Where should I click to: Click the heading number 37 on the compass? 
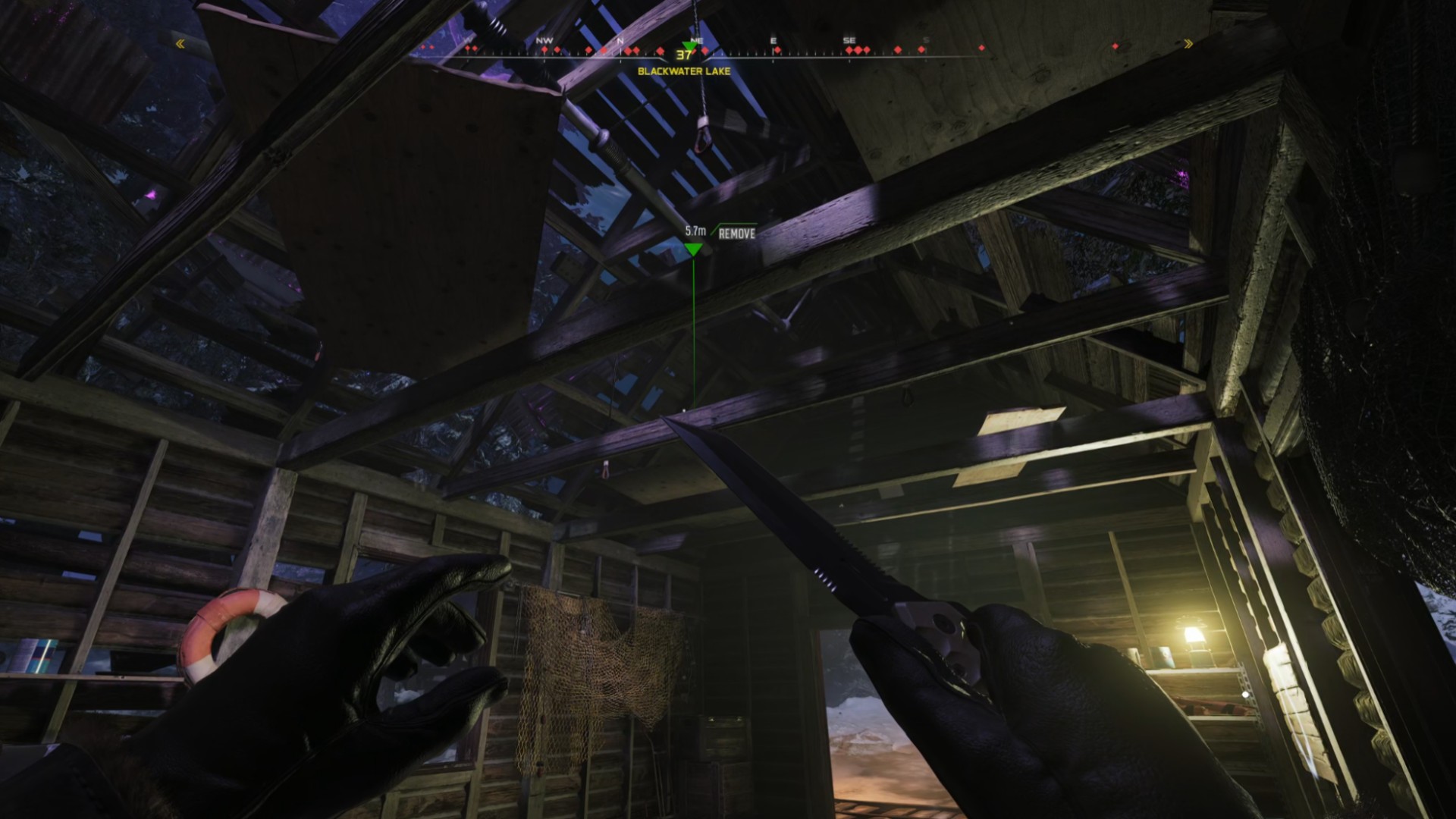tap(682, 55)
